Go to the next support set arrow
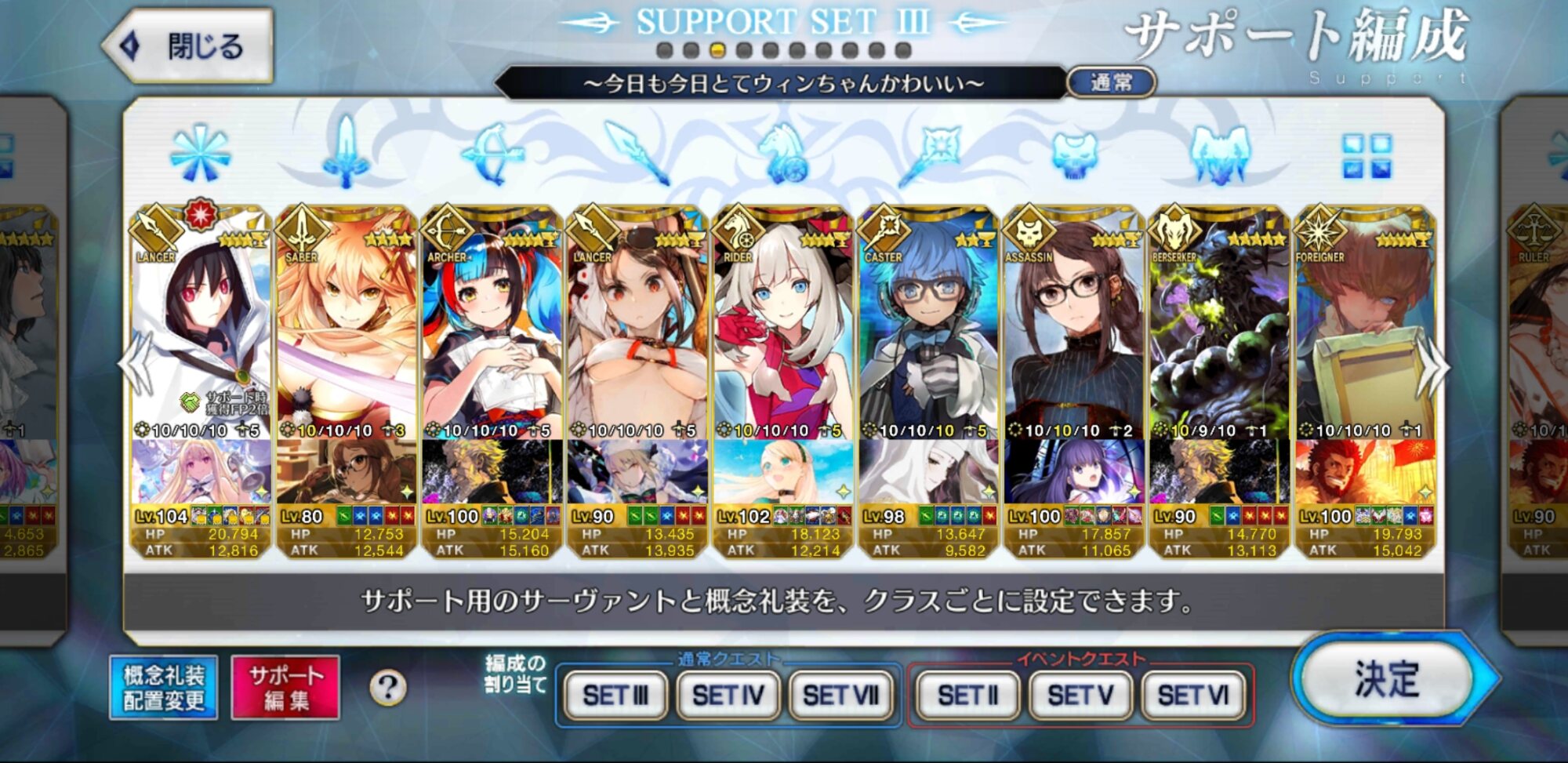Image resolution: width=1568 pixels, height=763 pixels. [1434, 367]
